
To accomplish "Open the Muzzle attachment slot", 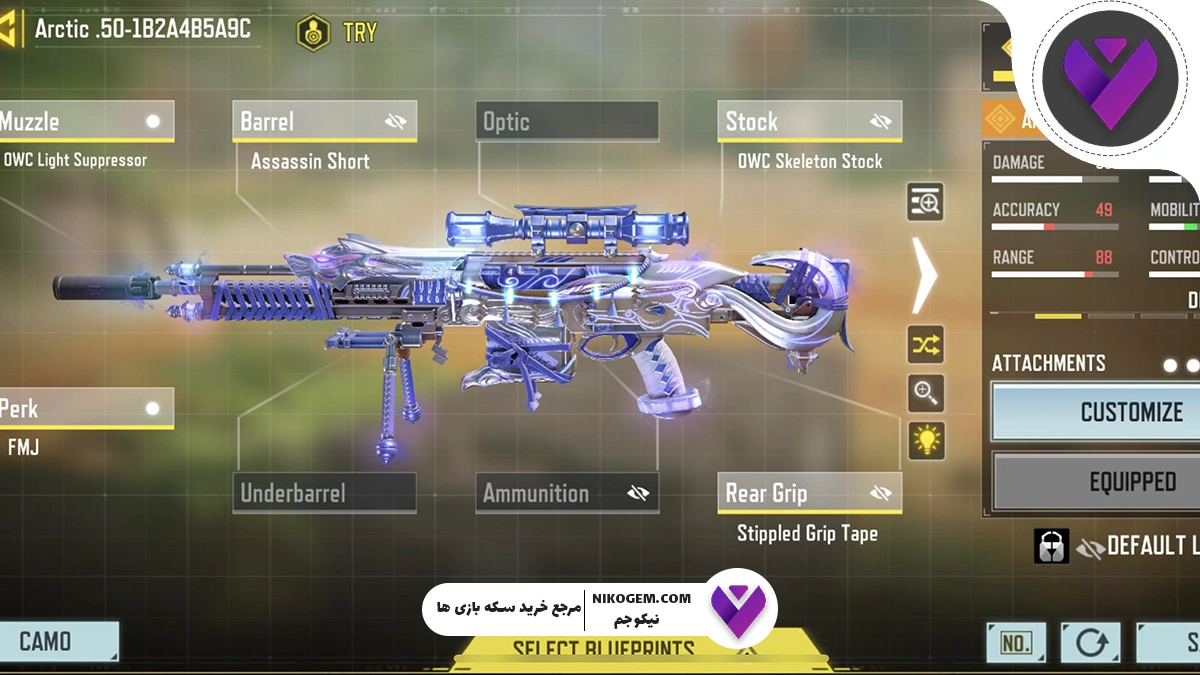I will pos(85,122).
